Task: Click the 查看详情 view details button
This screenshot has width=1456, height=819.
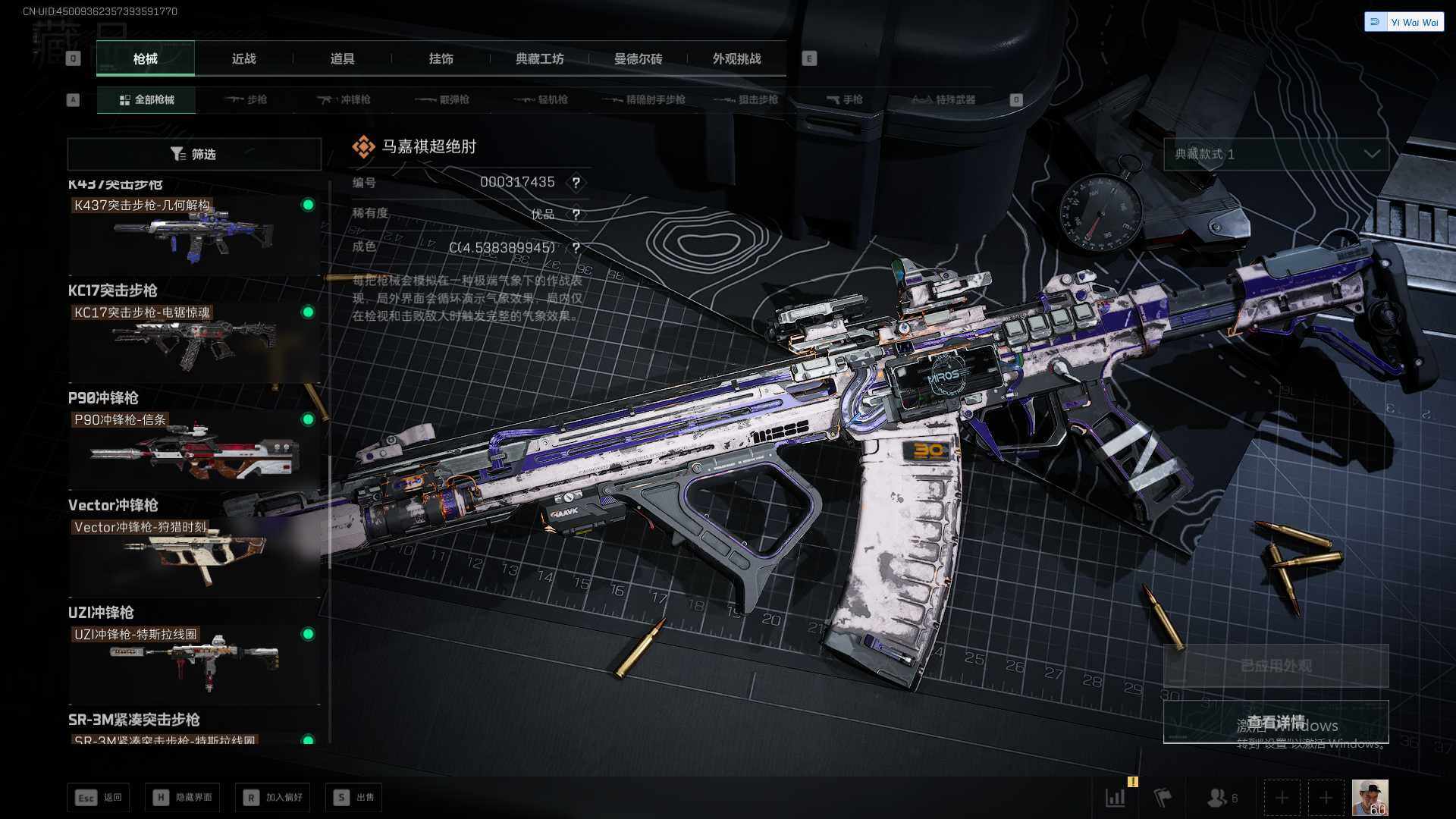Action: [x=1276, y=722]
